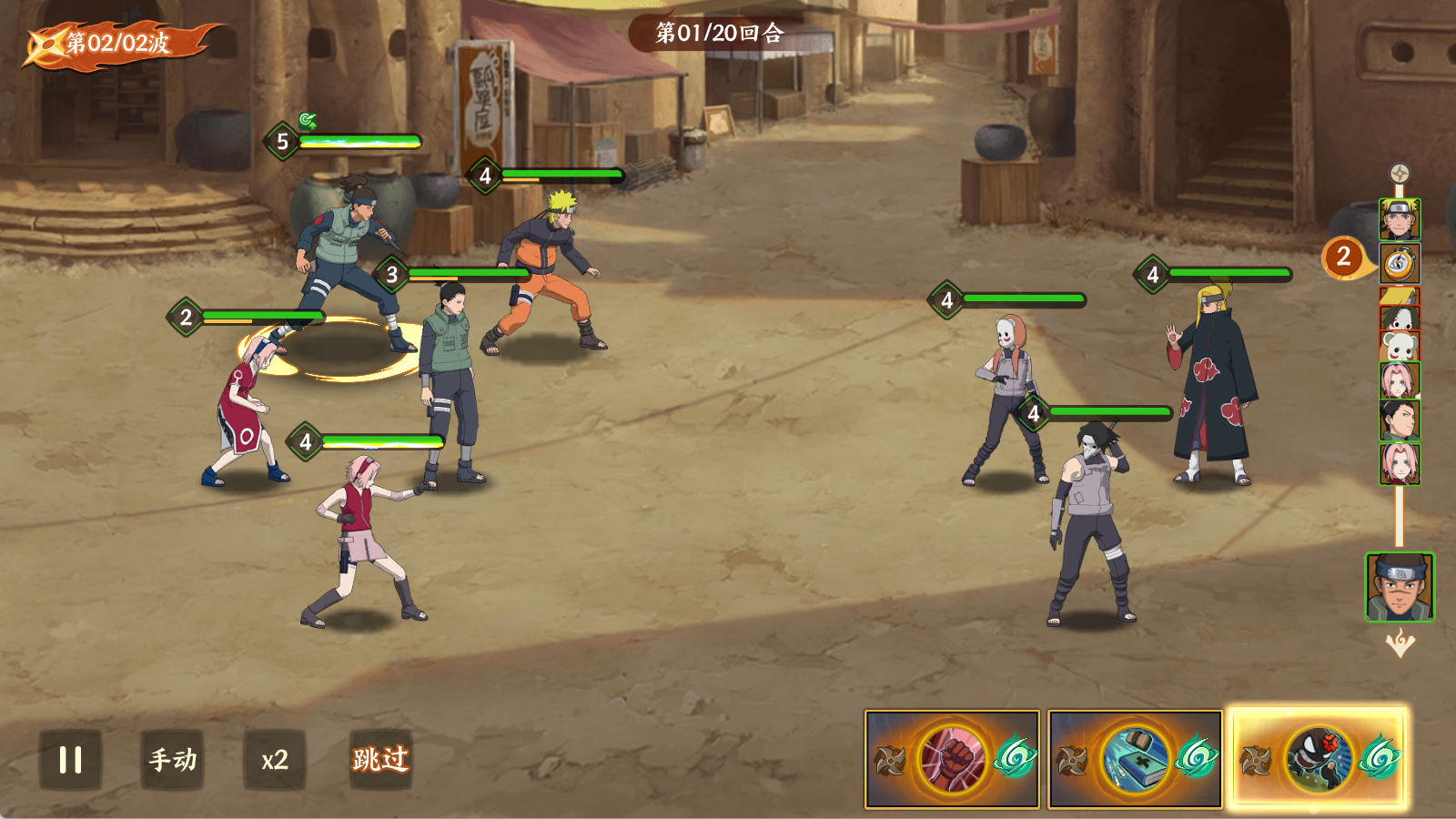
Task: Use the red fist skill card
Action: click(952, 759)
